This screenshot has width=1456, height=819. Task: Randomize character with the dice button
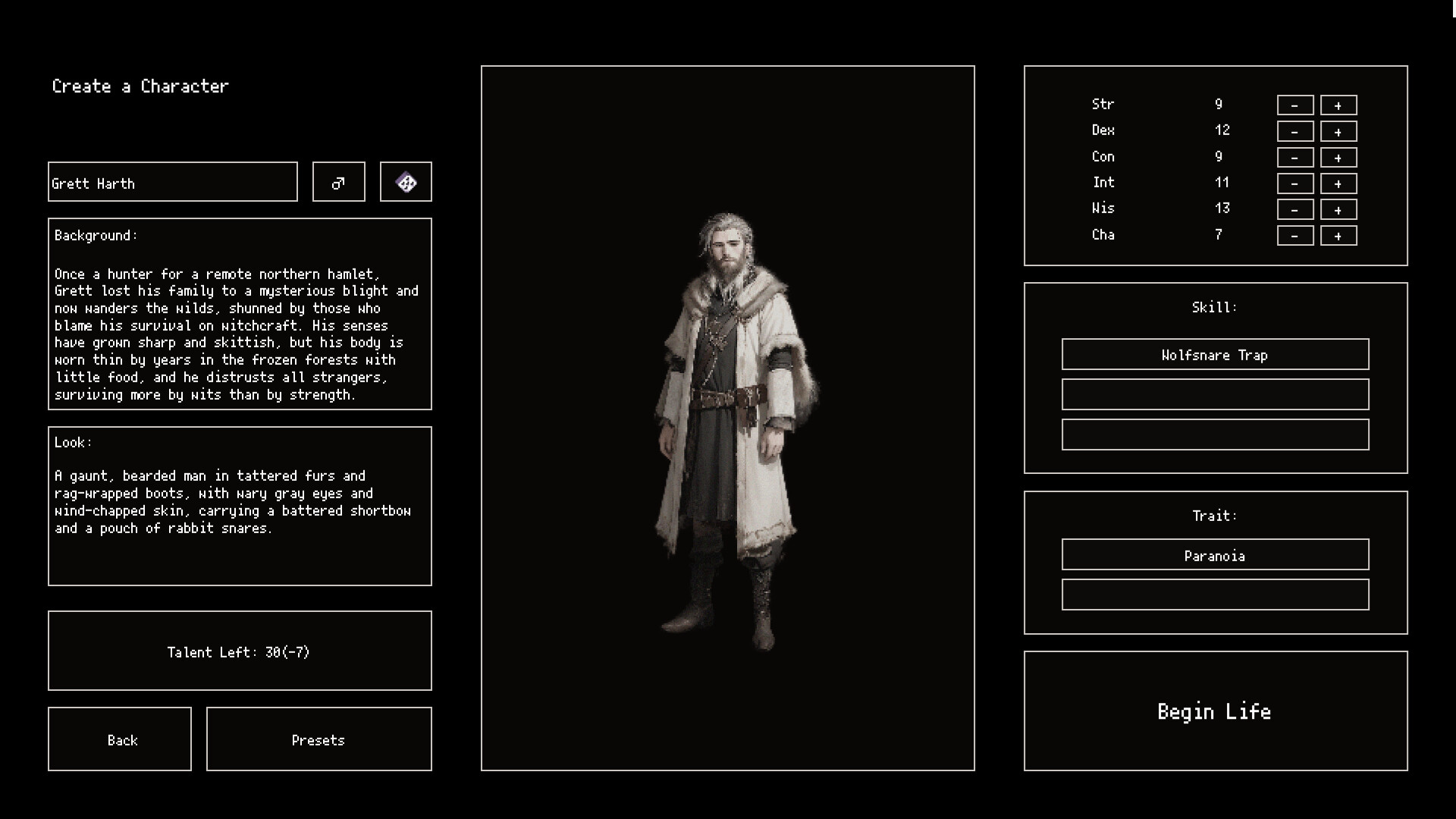(406, 182)
